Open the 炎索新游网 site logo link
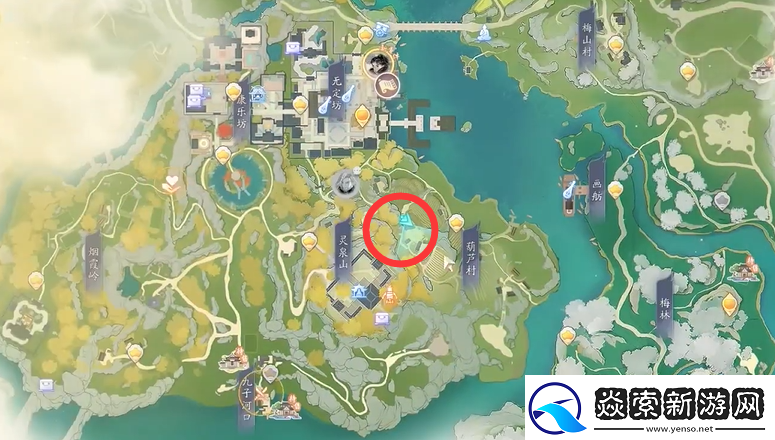The width and height of the screenshot is (775, 440). pyautogui.click(x=649, y=408)
